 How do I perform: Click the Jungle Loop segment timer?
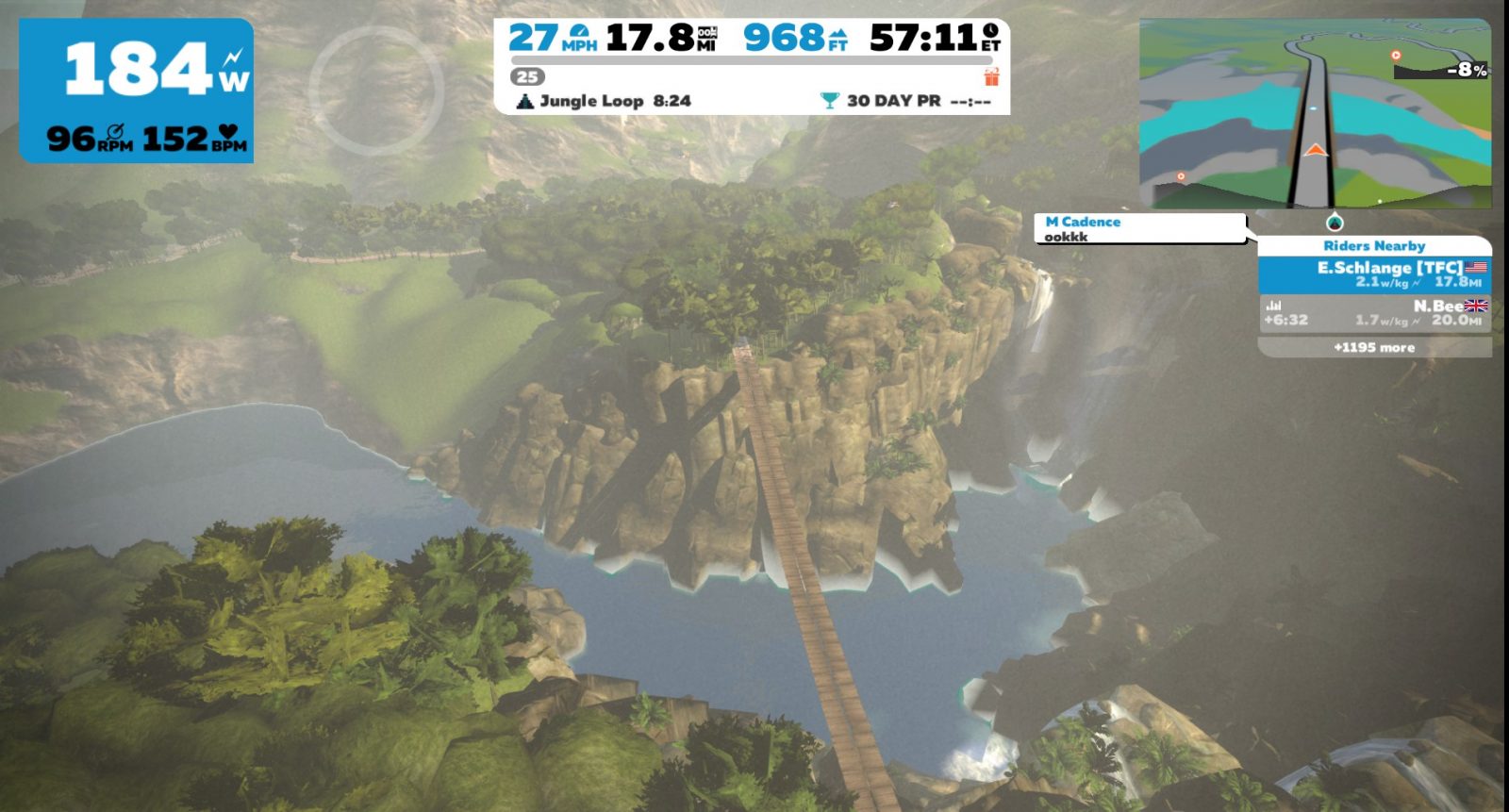(604, 101)
